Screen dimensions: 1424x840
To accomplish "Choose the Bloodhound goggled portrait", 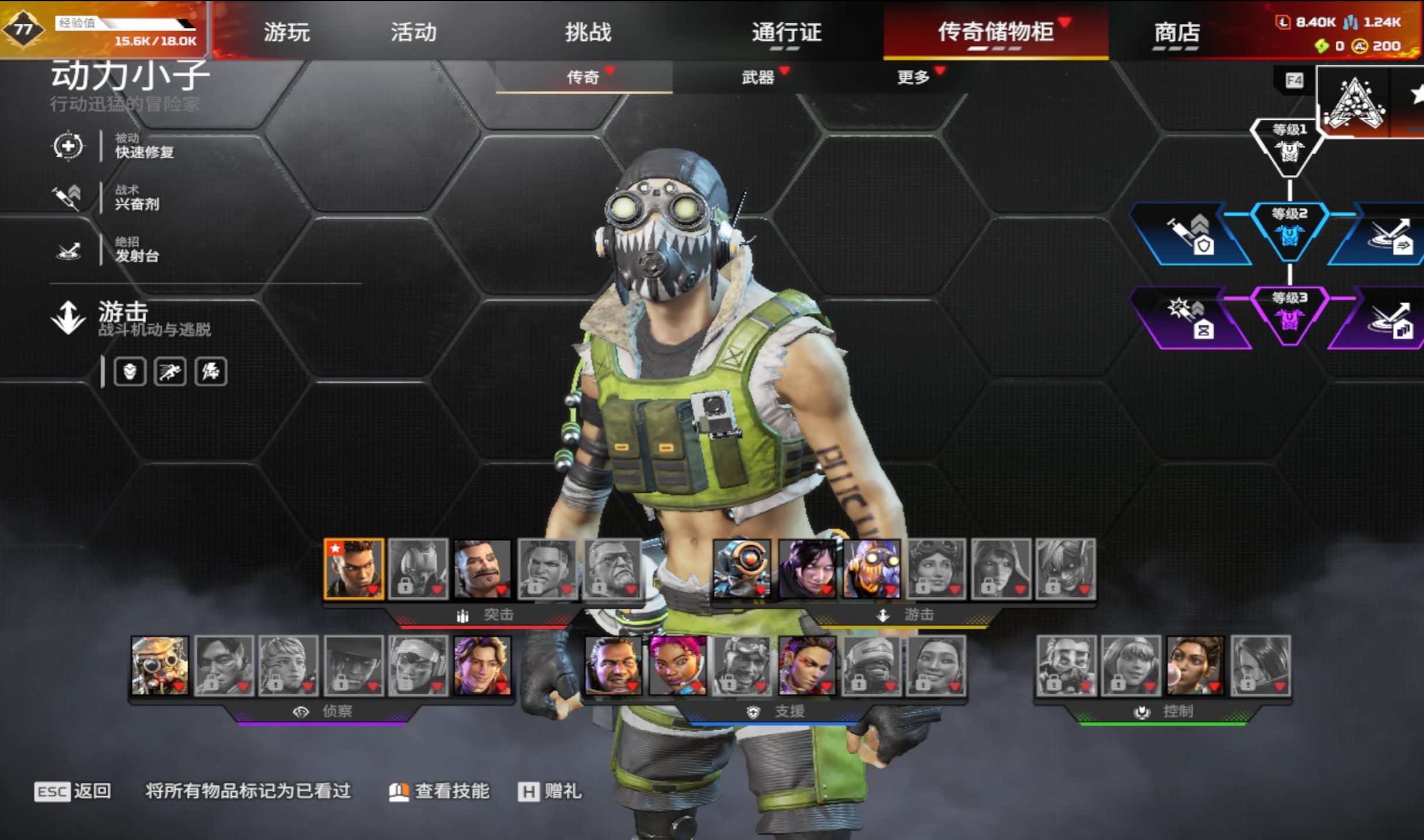I will coord(159,666).
